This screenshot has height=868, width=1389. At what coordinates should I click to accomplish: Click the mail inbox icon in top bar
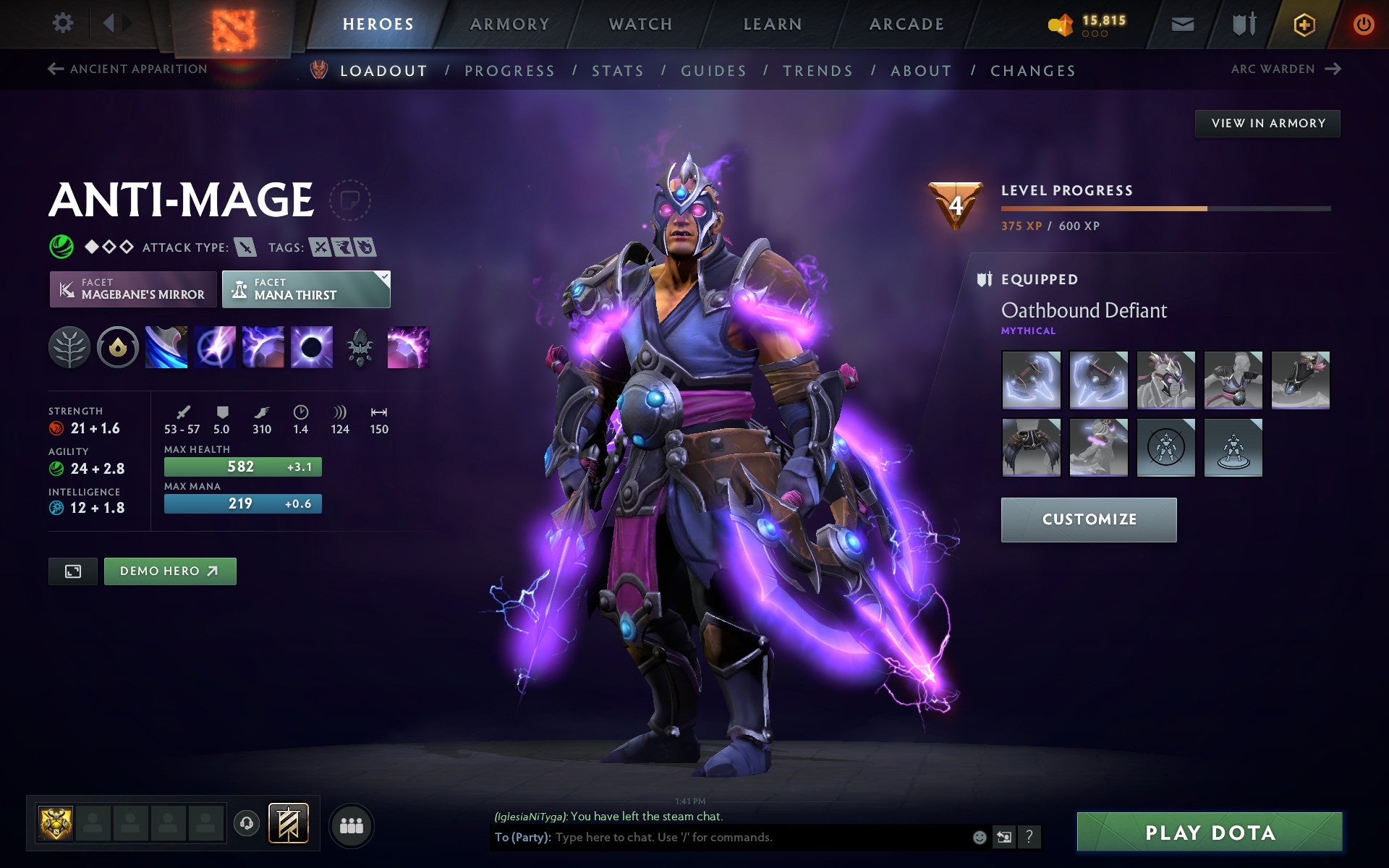(x=1182, y=22)
